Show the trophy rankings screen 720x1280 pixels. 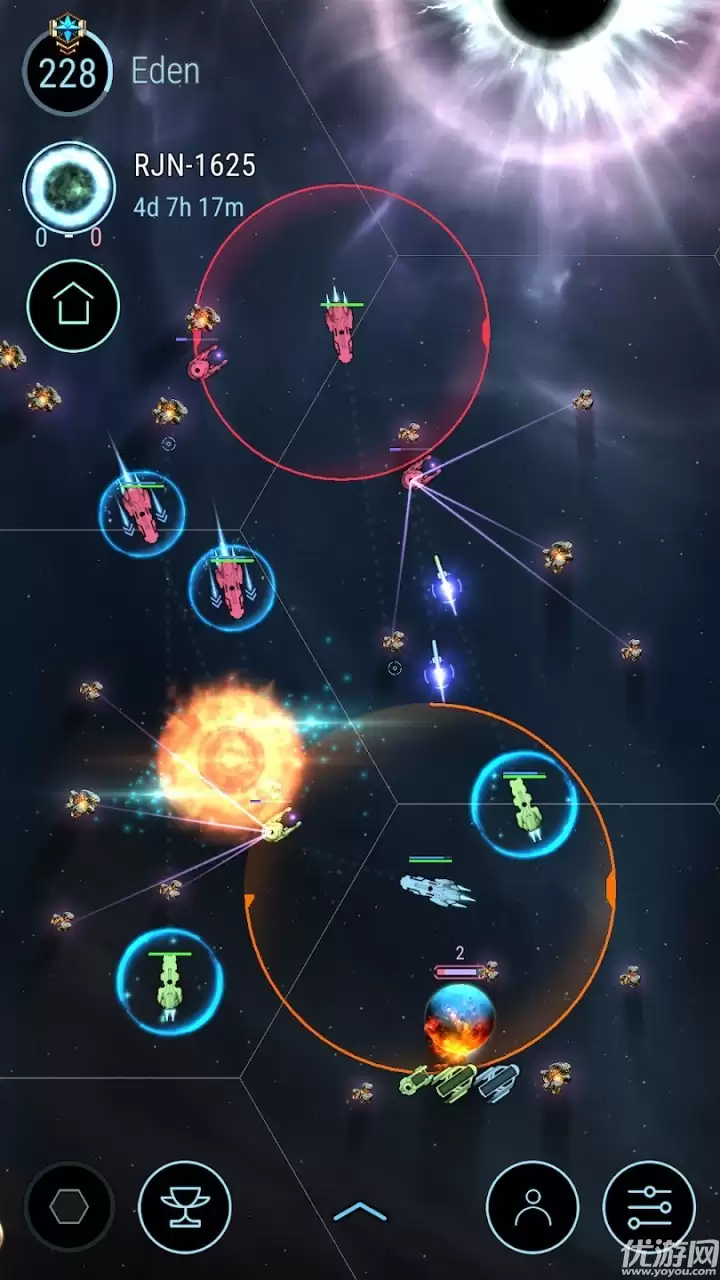click(x=185, y=1208)
